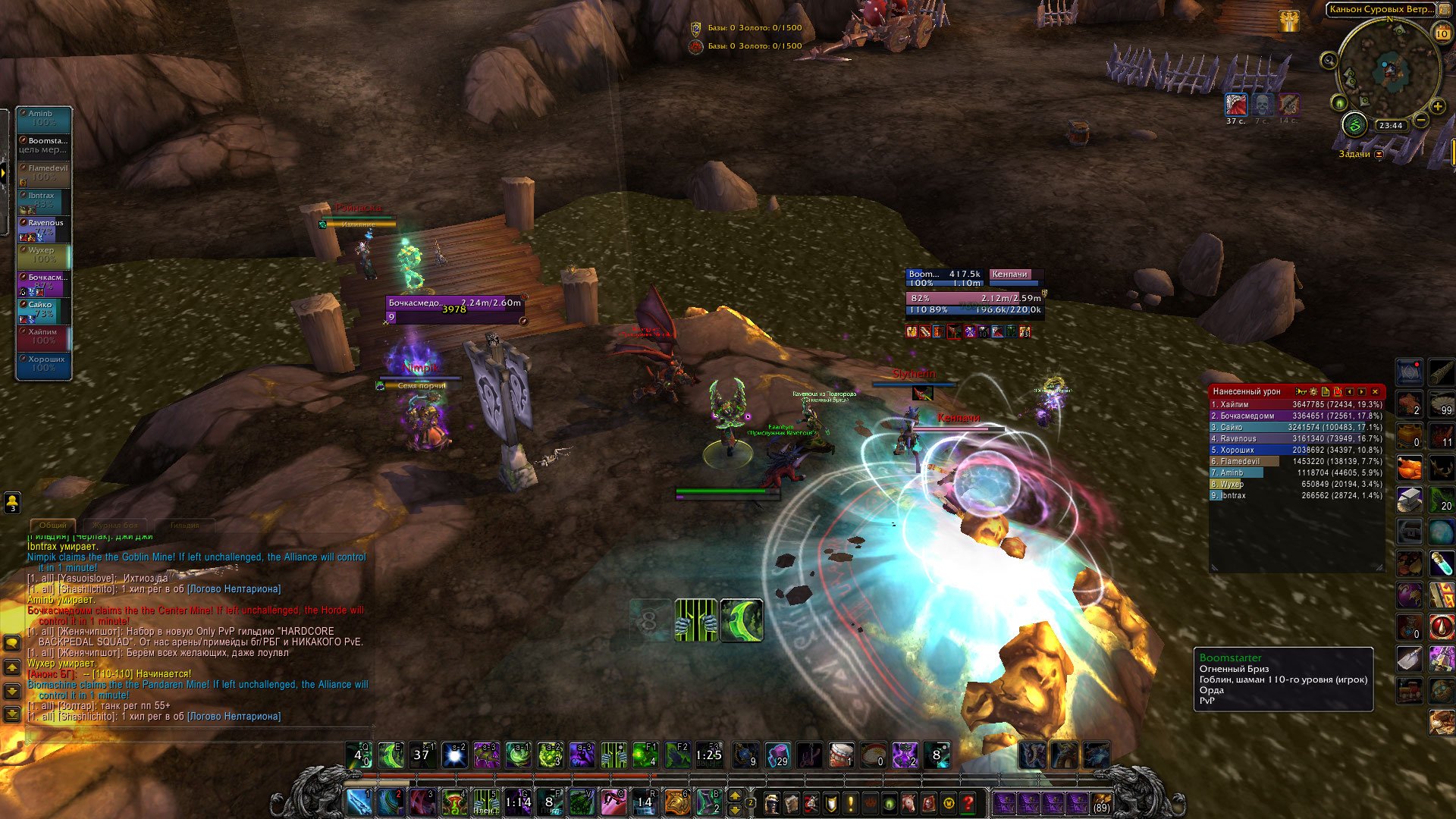Open the Журнал боя combat log tab
1456x819 pixels.
tap(115, 525)
